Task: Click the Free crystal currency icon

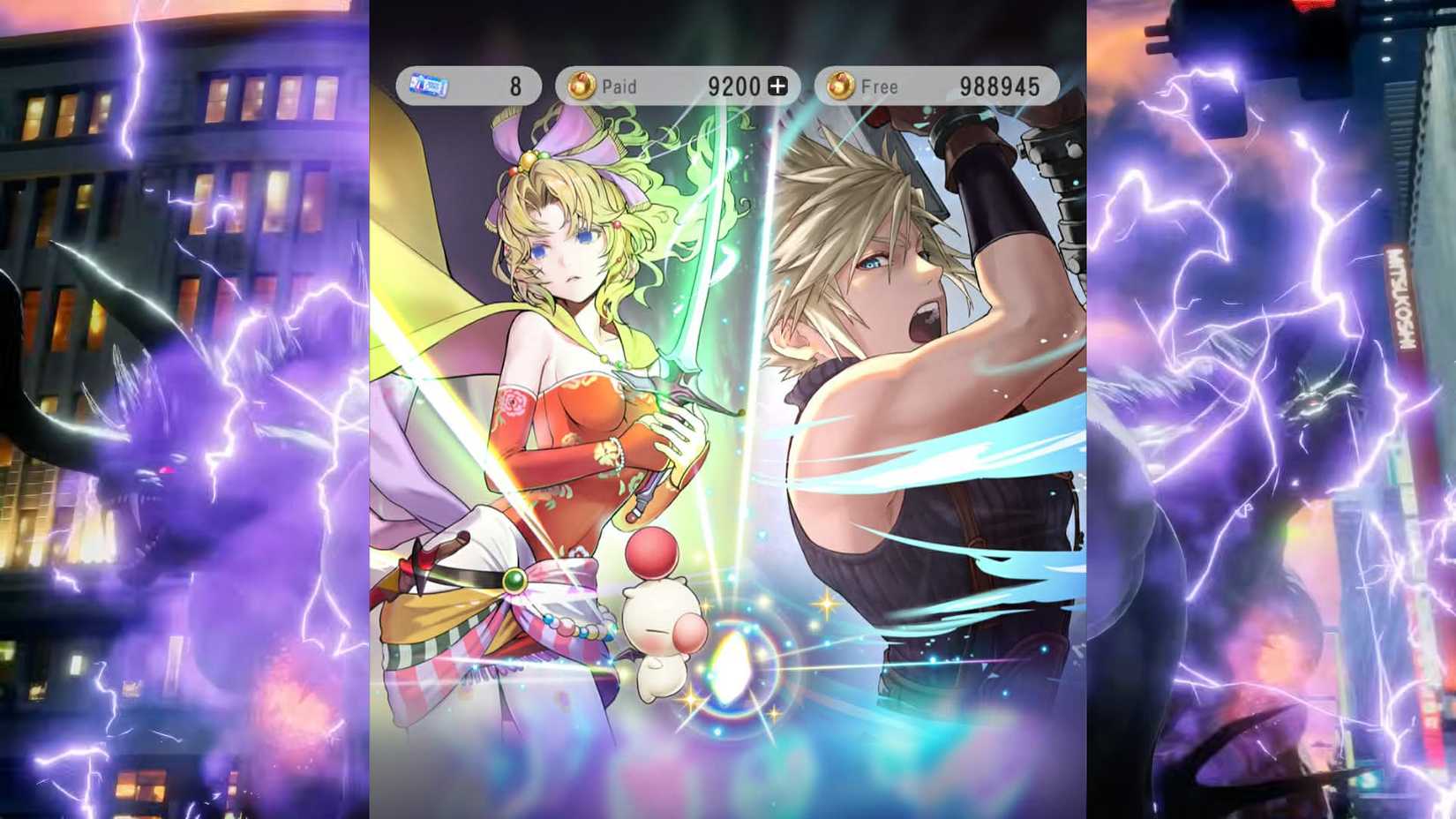Action: click(x=840, y=86)
